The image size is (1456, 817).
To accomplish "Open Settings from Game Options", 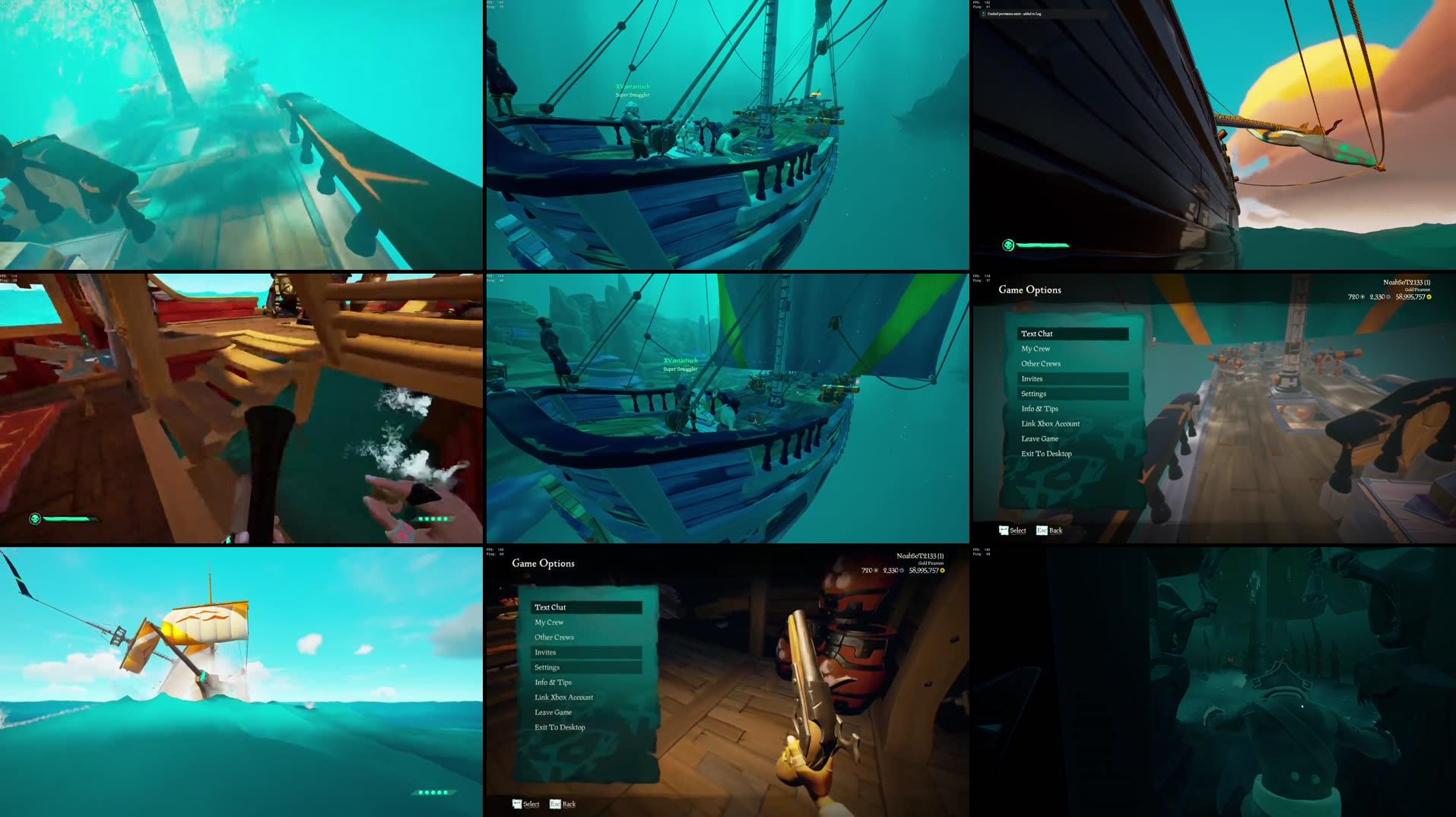I will (1033, 394).
